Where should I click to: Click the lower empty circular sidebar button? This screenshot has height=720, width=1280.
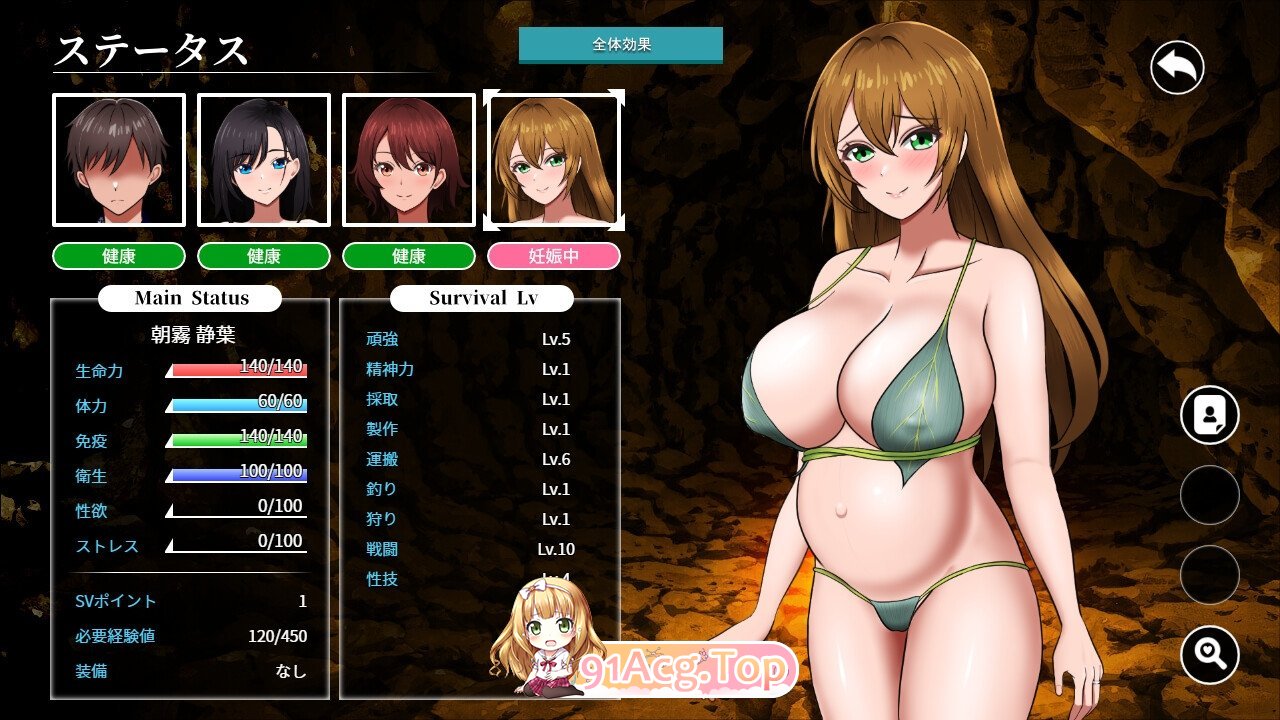(1209, 572)
